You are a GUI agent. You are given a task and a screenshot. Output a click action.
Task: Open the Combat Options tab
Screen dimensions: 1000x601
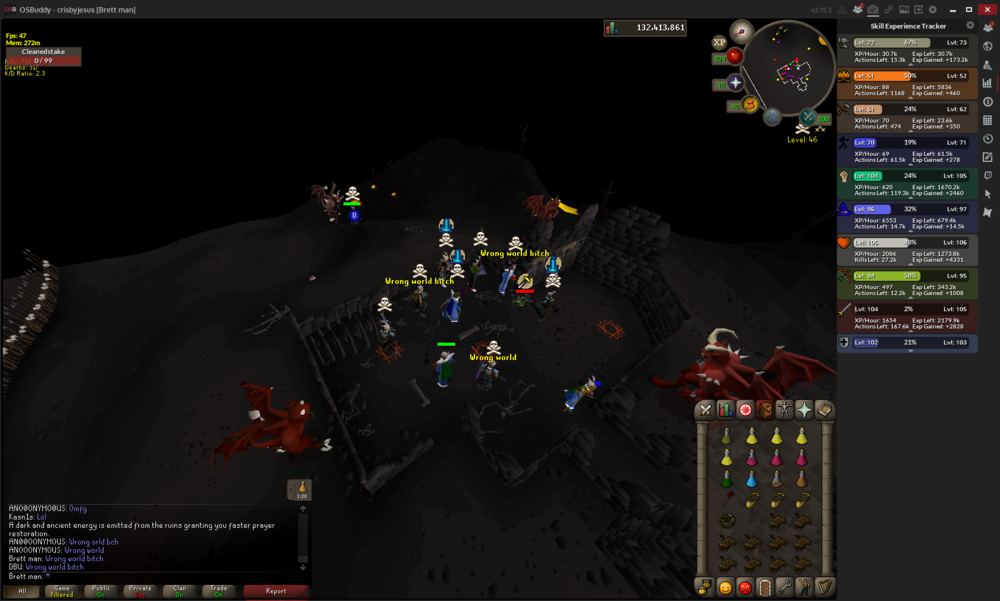[705, 410]
